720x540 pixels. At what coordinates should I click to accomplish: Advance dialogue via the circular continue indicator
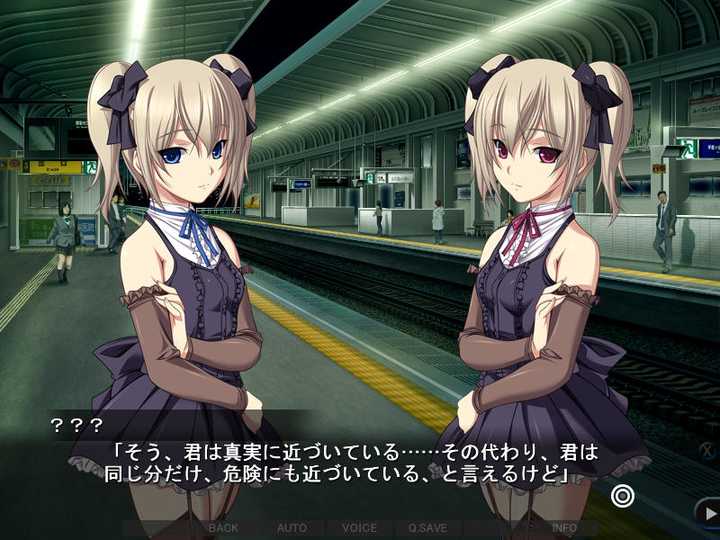coord(623,495)
